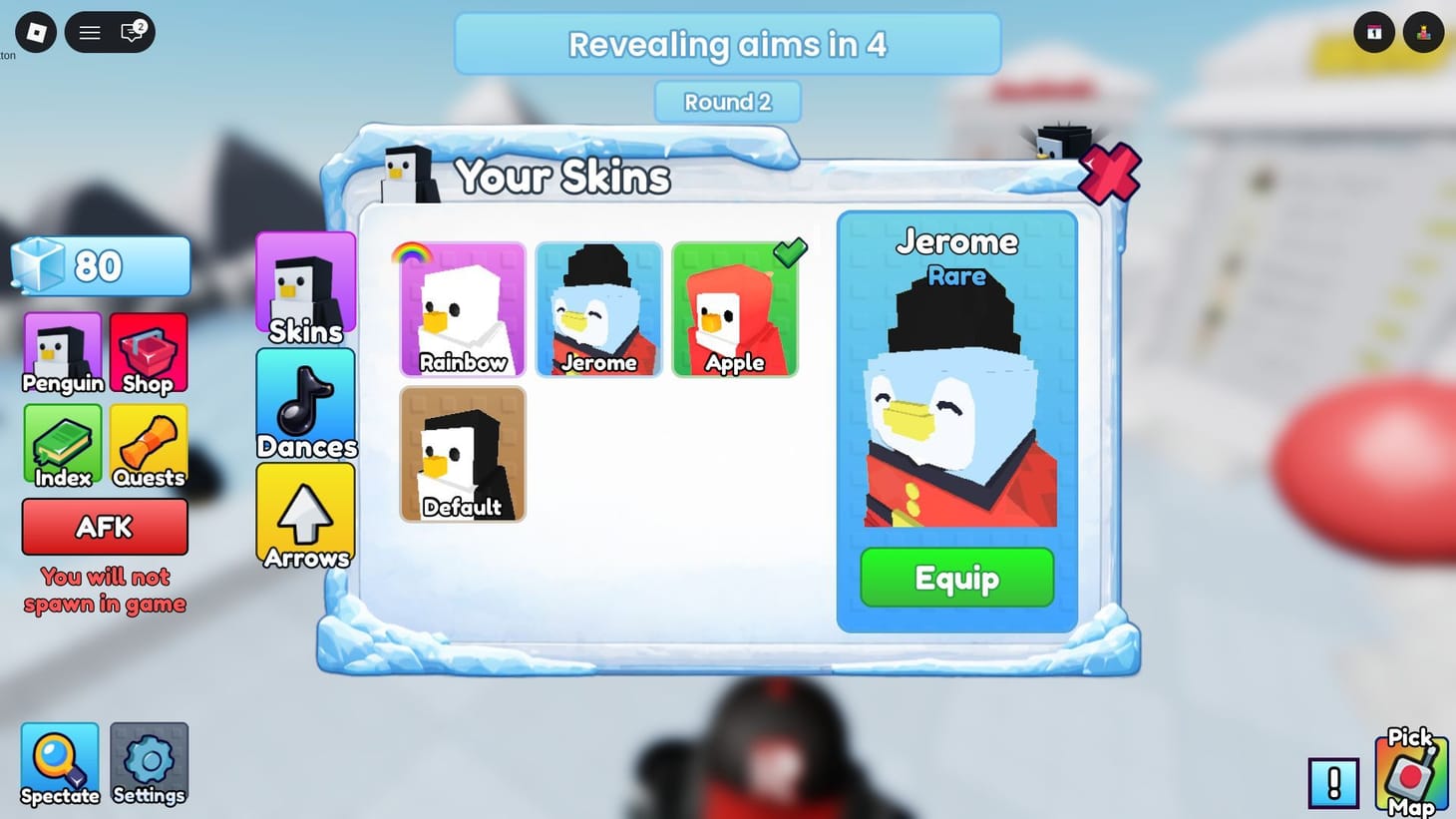The image size is (1456, 819).
Task: Open the Roblox hamburger menu
Action: [x=89, y=31]
